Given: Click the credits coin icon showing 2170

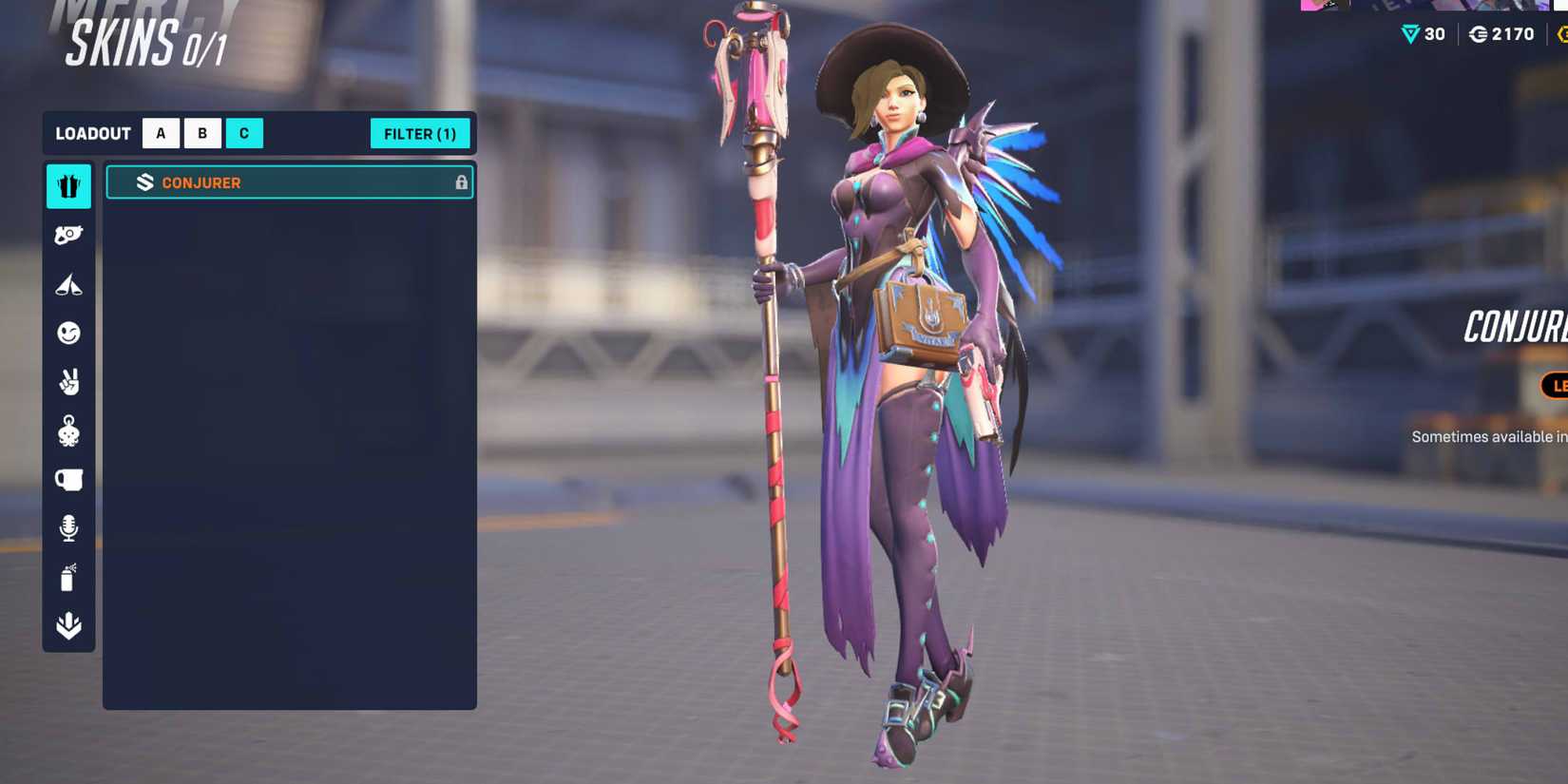Looking at the screenshot, I should coord(1476,33).
